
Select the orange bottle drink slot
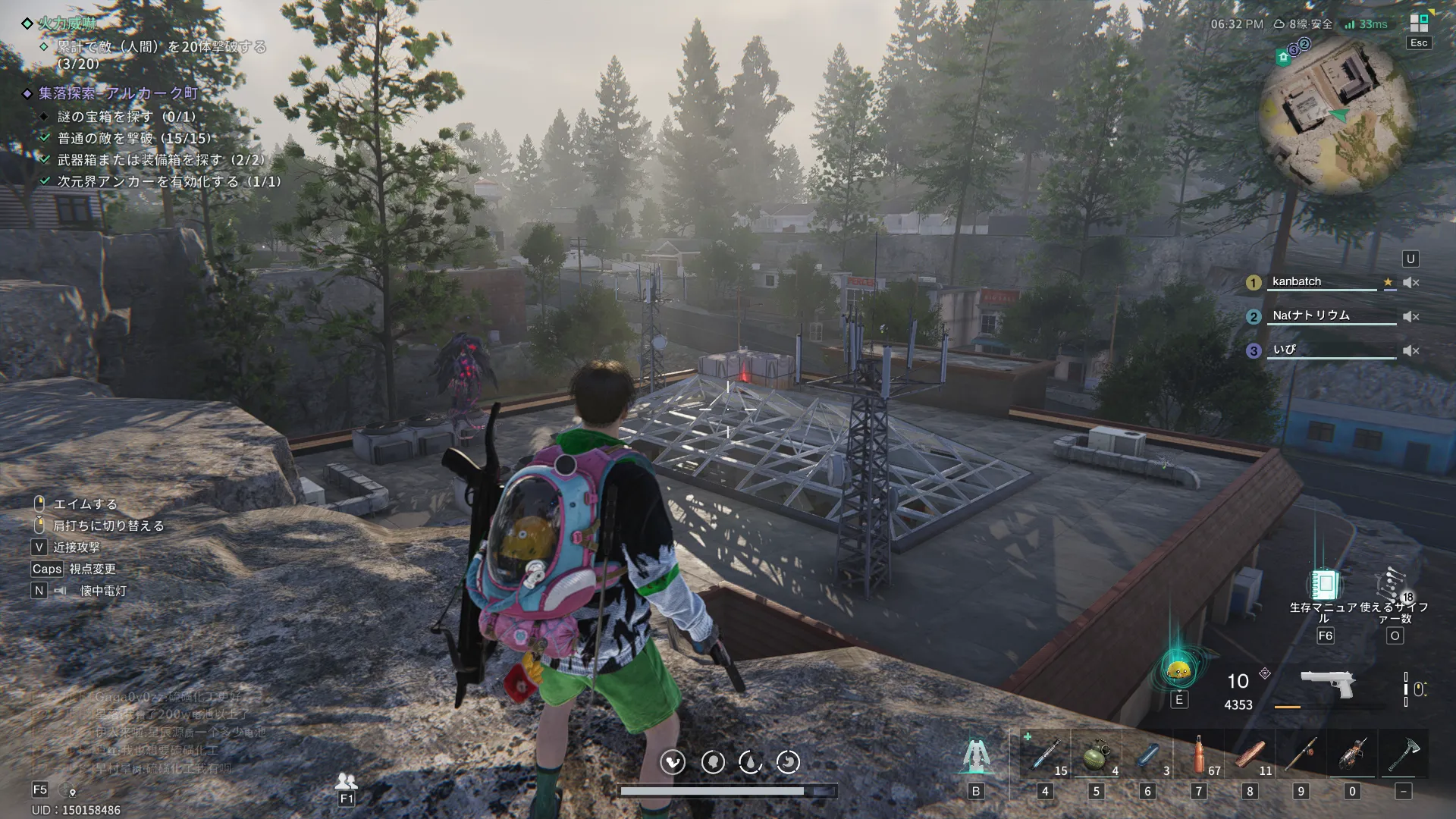coord(1198,755)
